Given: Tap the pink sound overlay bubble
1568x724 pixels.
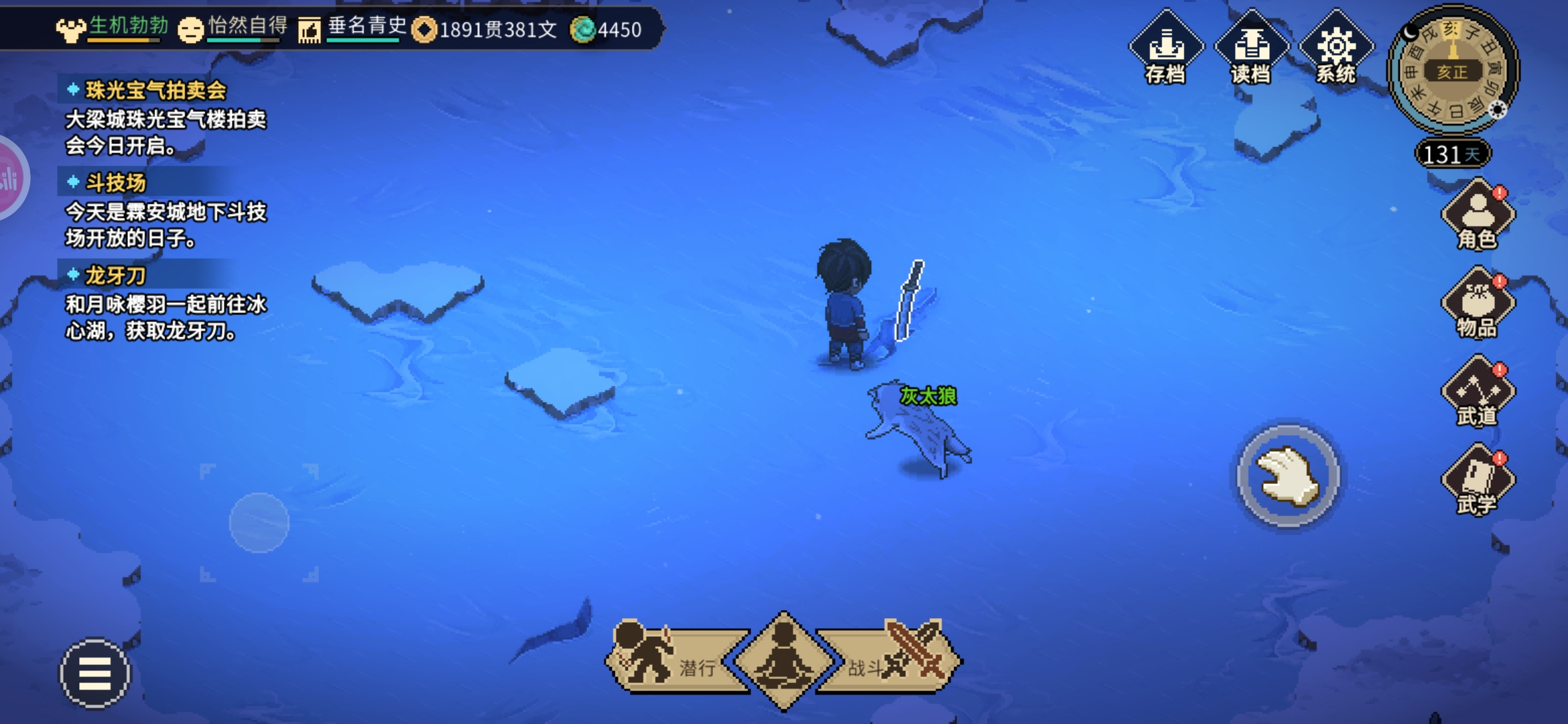Looking at the screenshot, I should (x=9, y=178).
